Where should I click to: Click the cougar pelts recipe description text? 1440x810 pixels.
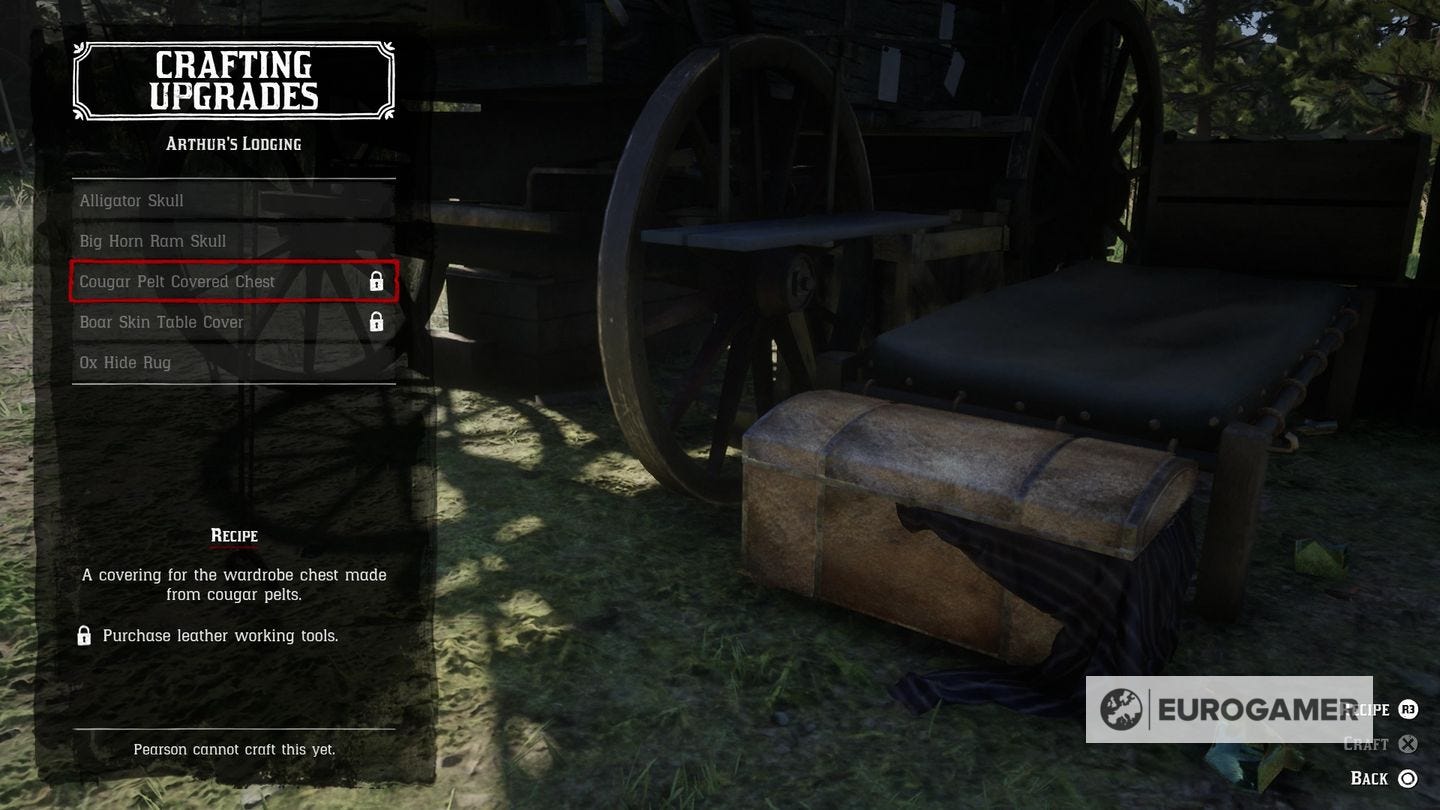coord(234,585)
